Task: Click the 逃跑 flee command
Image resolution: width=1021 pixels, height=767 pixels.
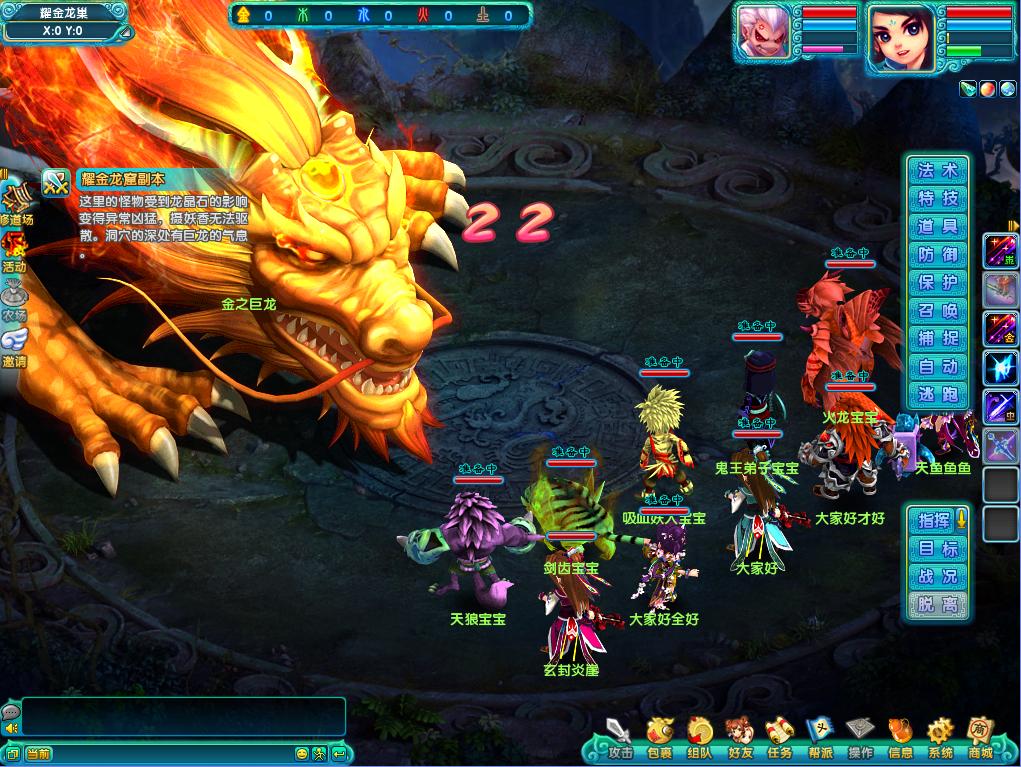Action: pos(937,395)
